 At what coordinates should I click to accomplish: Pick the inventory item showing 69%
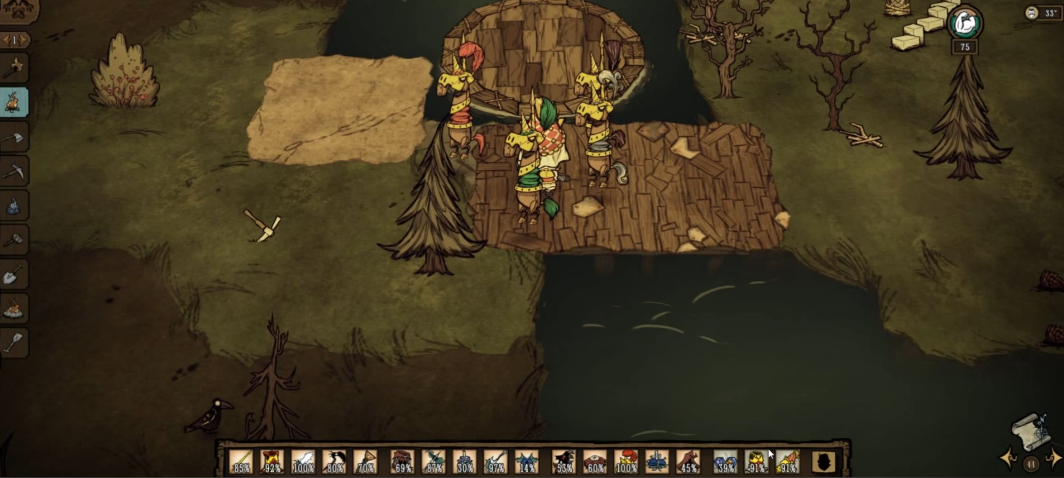click(x=403, y=461)
